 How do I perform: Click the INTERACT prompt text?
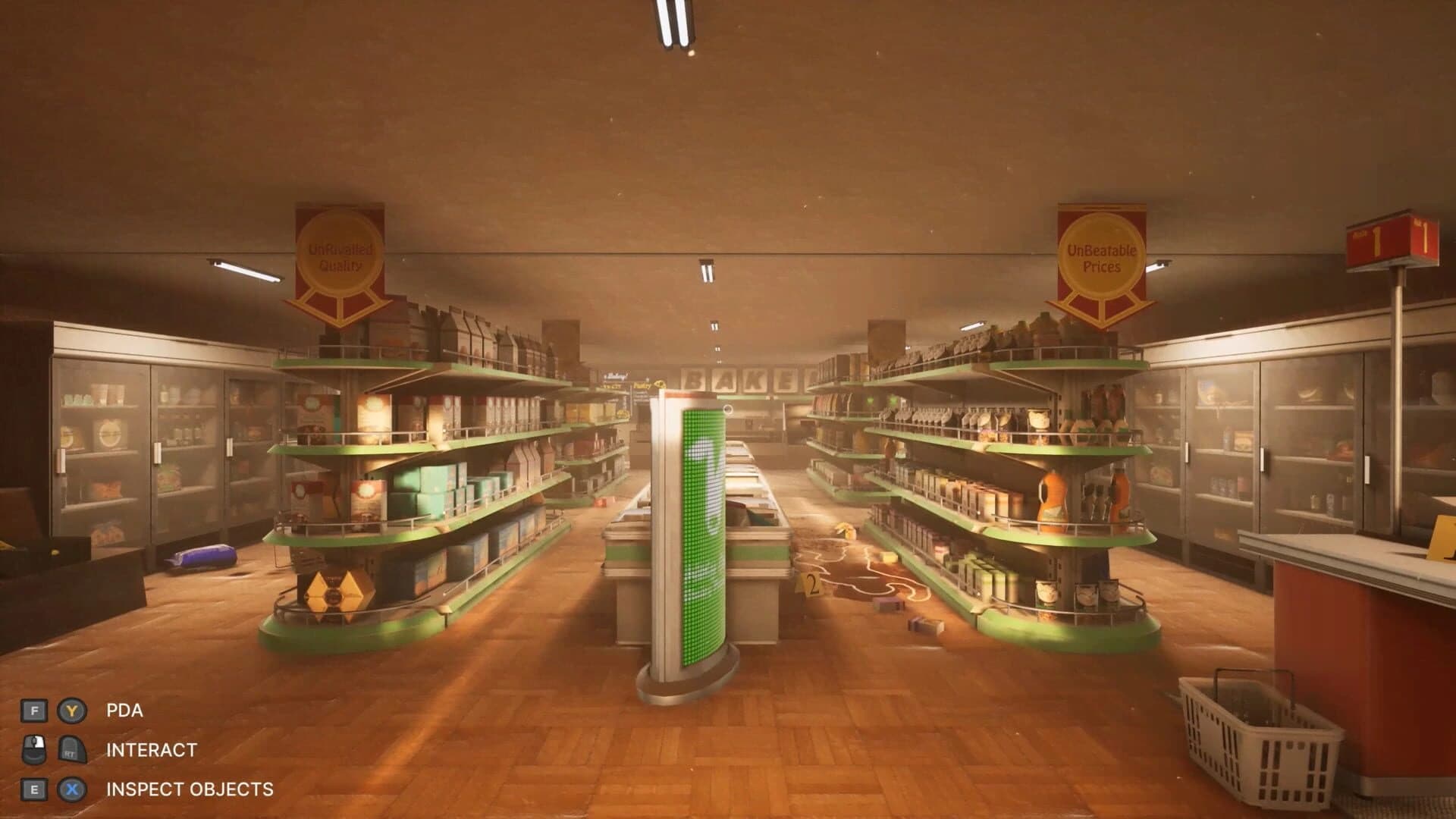(150, 749)
